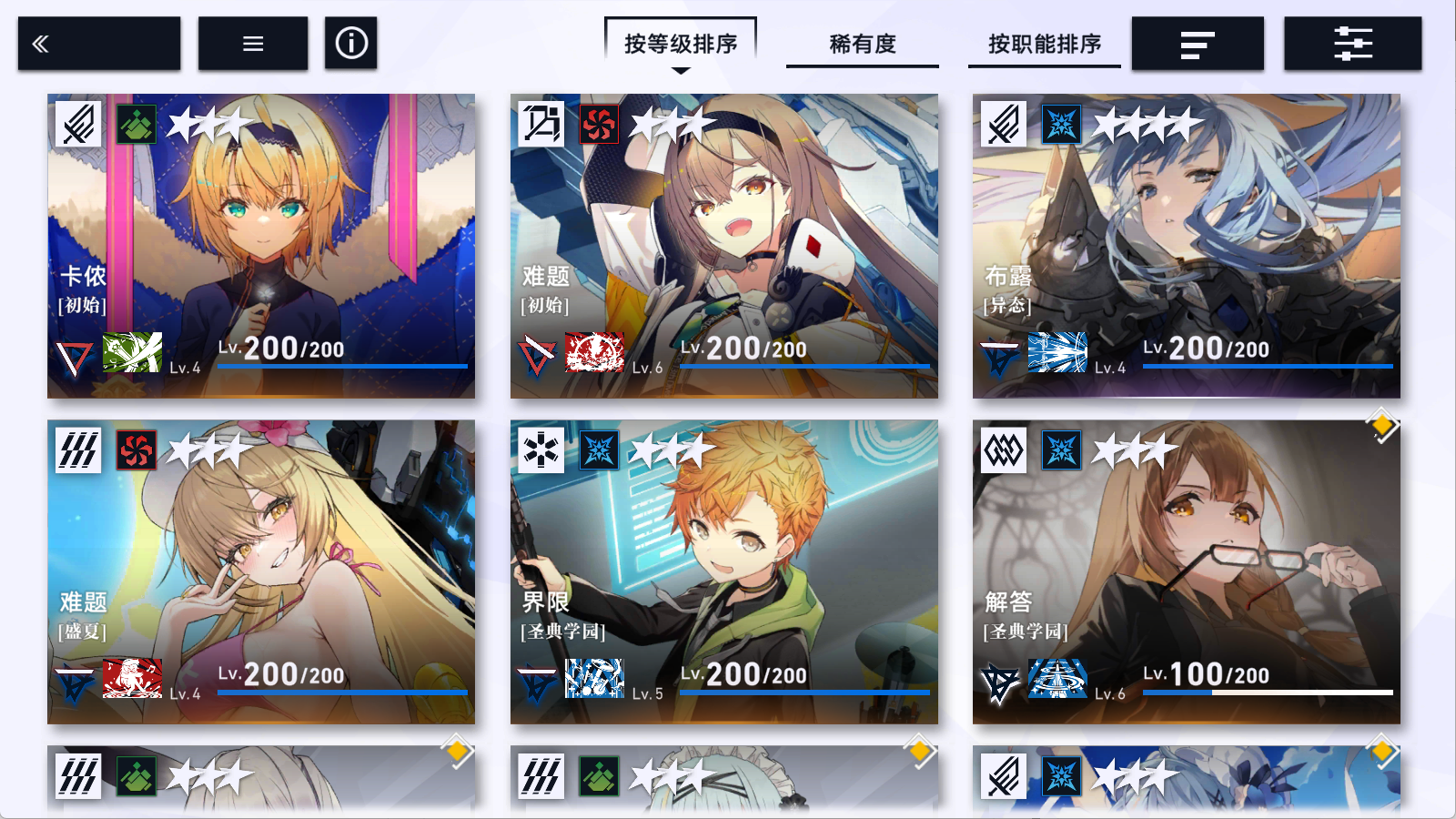Open the sort order icon near top right
1456x819 pixels.
click(x=1198, y=43)
